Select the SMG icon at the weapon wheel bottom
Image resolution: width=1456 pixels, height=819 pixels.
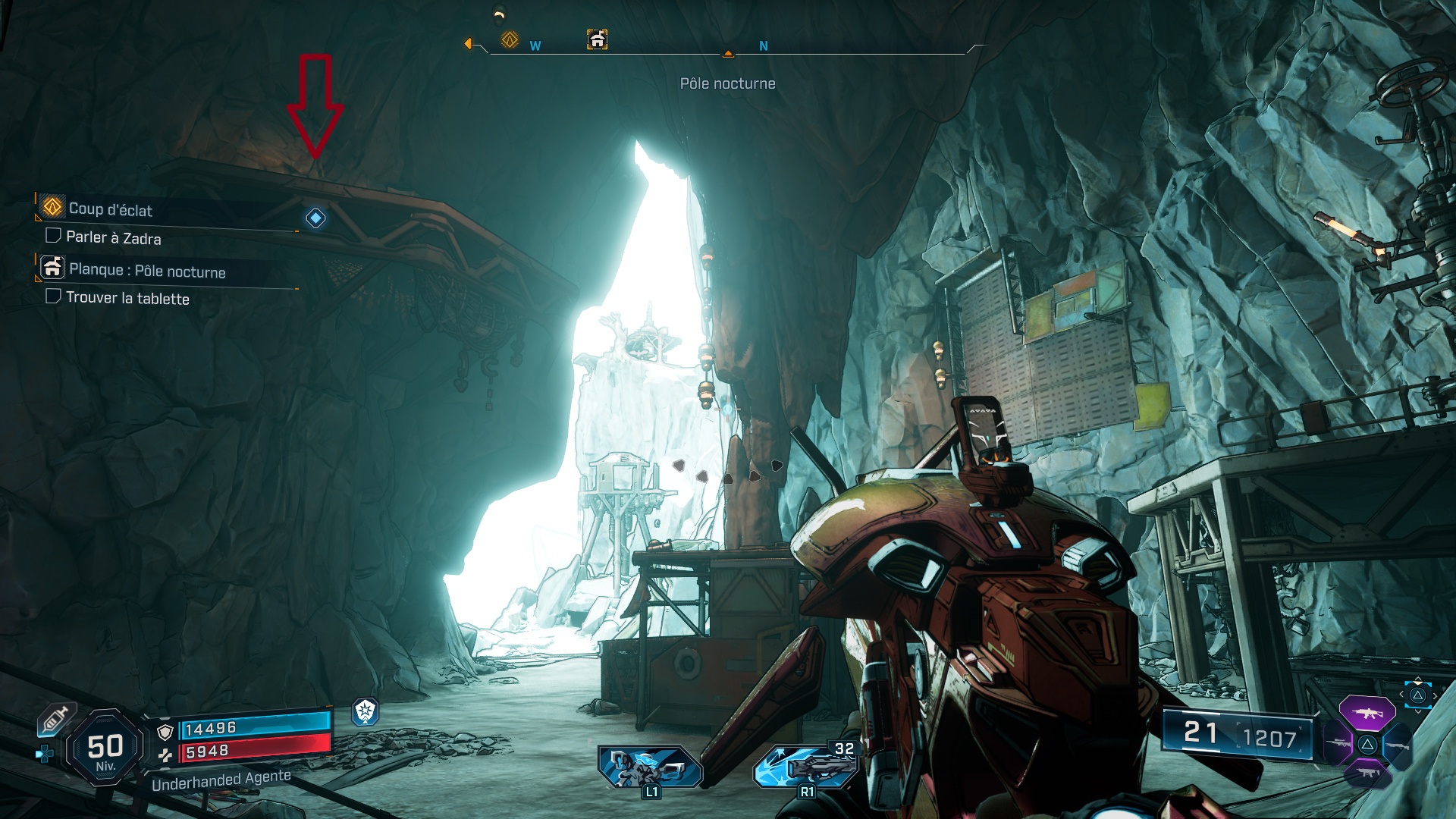[1367, 773]
